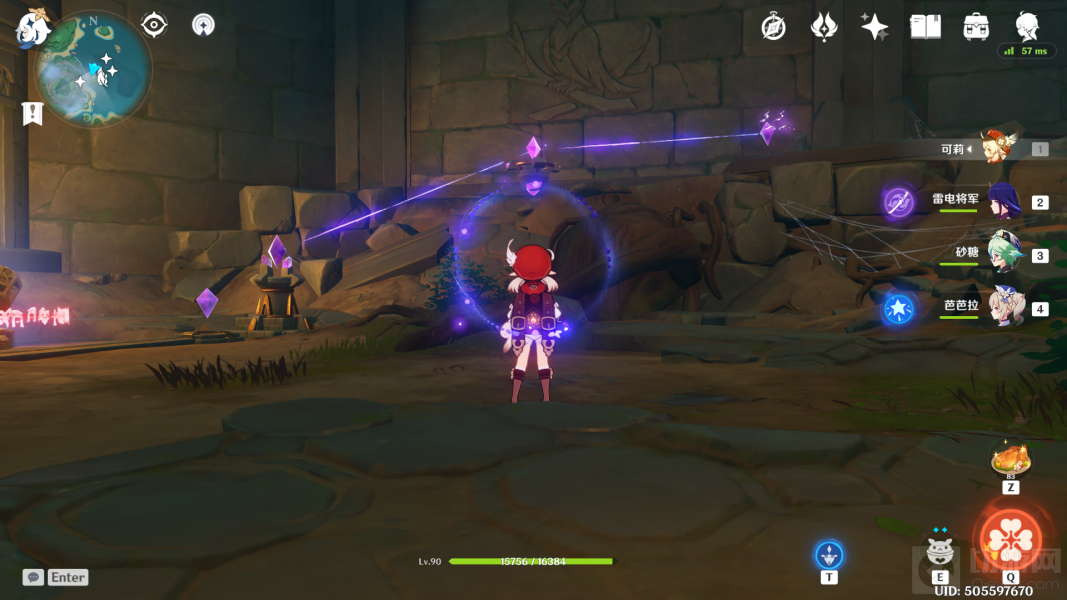The width and height of the screenshot is (1067, 600).
Task: Activate Klee's Jumpy Dumpty elemental skill
Action: point(939,550)
